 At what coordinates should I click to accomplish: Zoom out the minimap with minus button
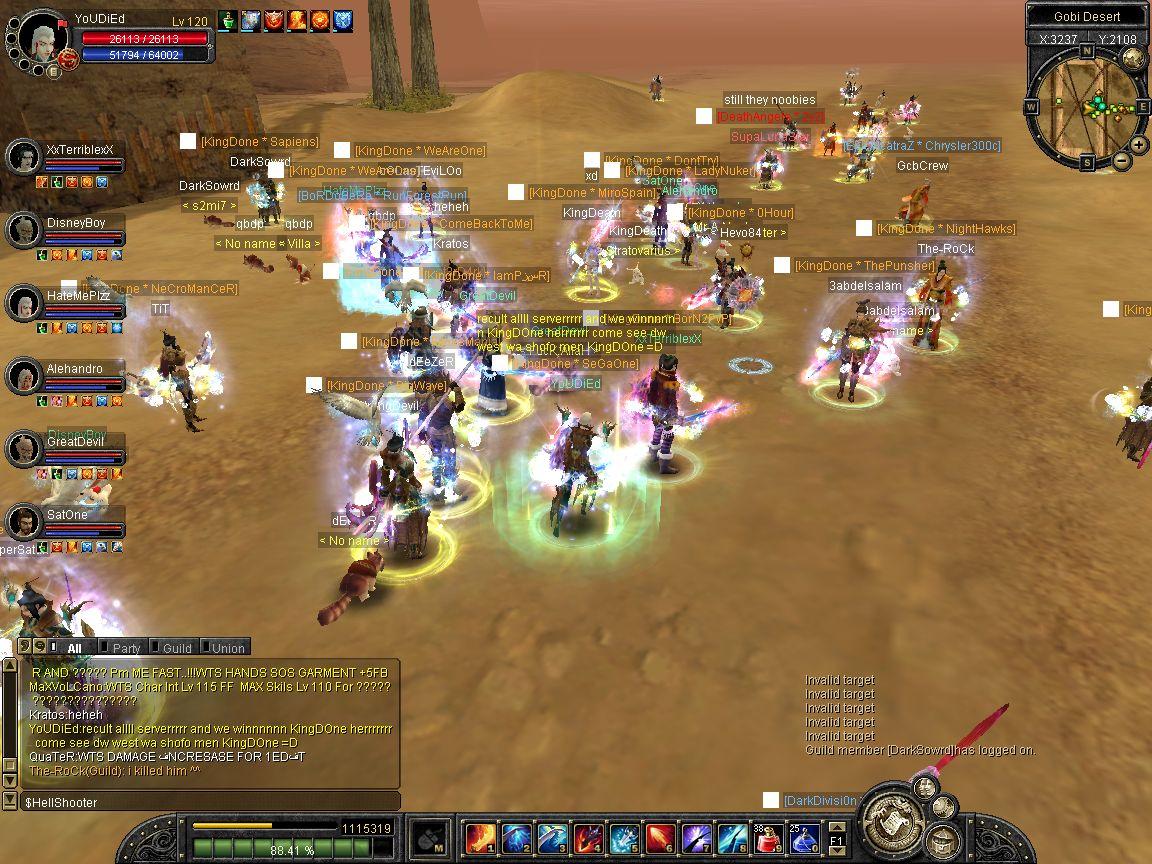pos(1122,160)
